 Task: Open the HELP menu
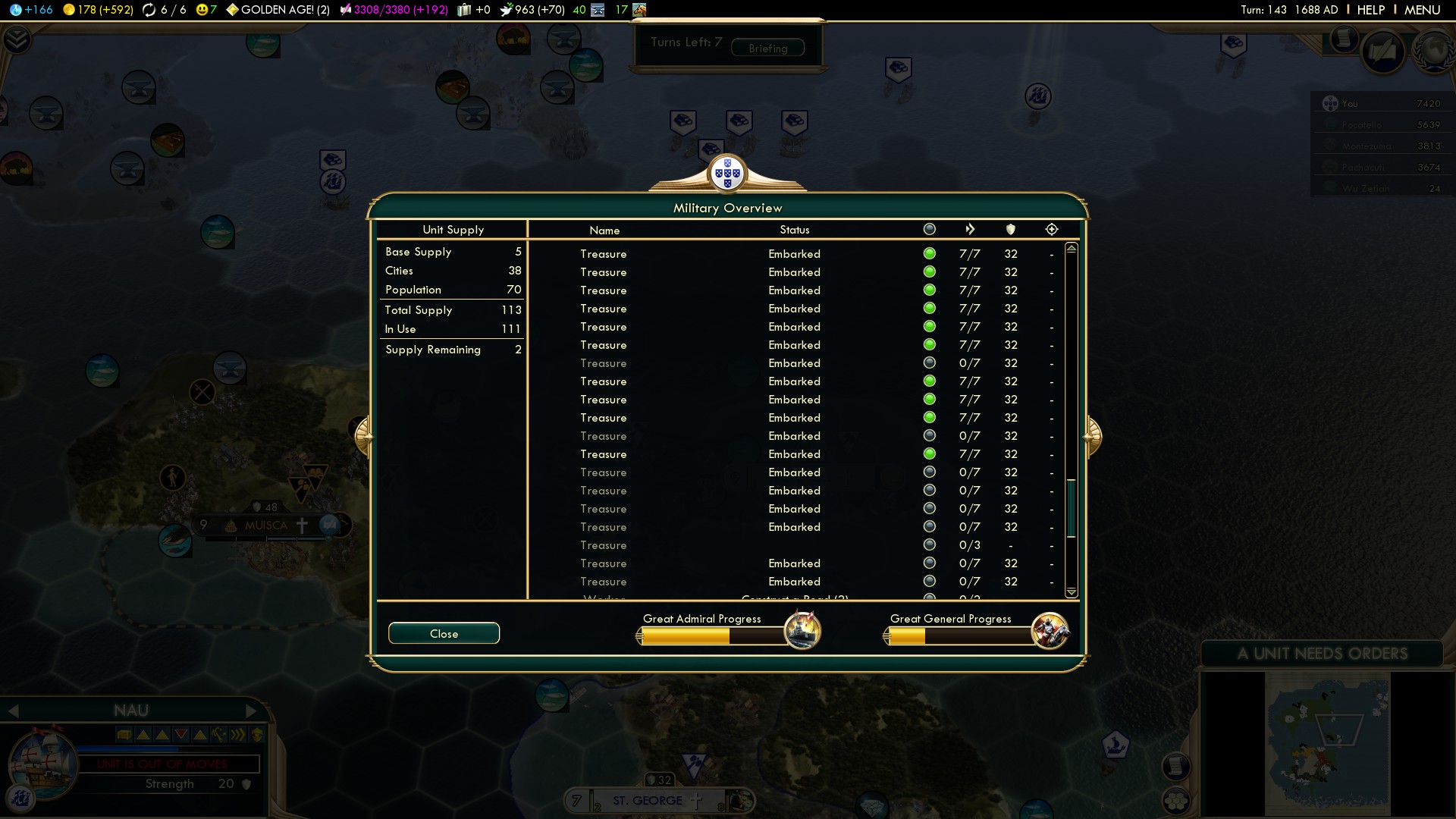[x=1370, y=10]
